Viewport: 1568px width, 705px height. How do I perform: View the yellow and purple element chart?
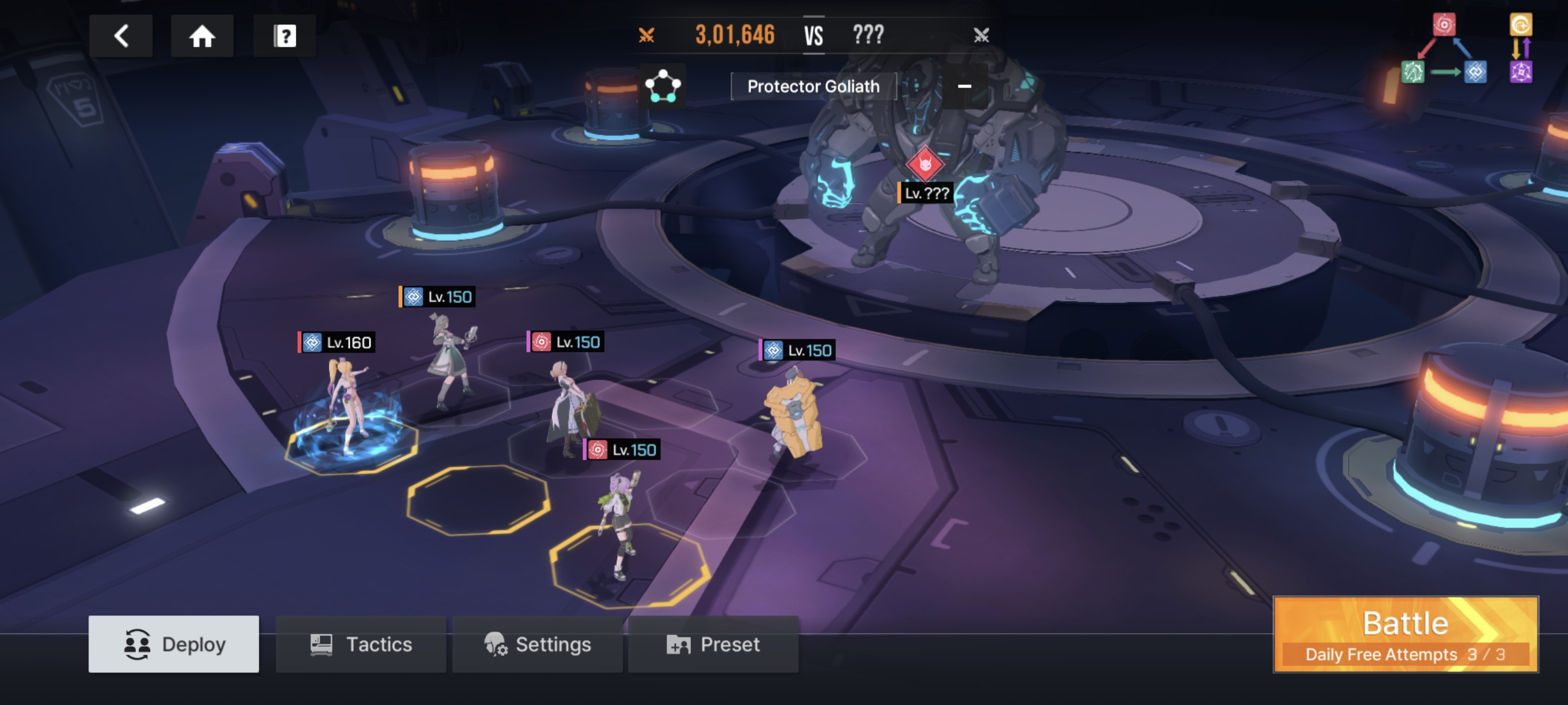point(1521,49)
